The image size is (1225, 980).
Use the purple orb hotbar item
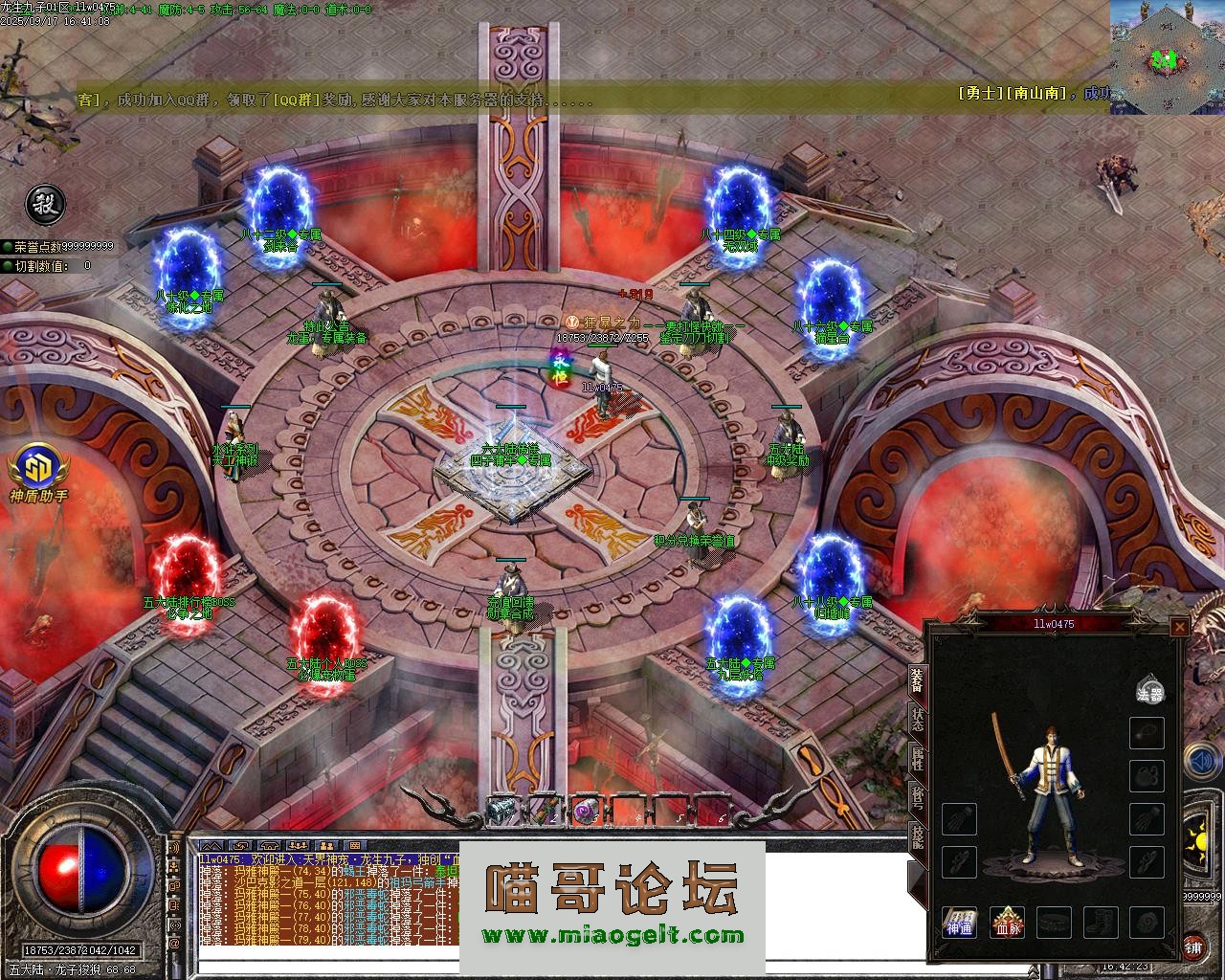pyautogui.click(x=585, y=811)
